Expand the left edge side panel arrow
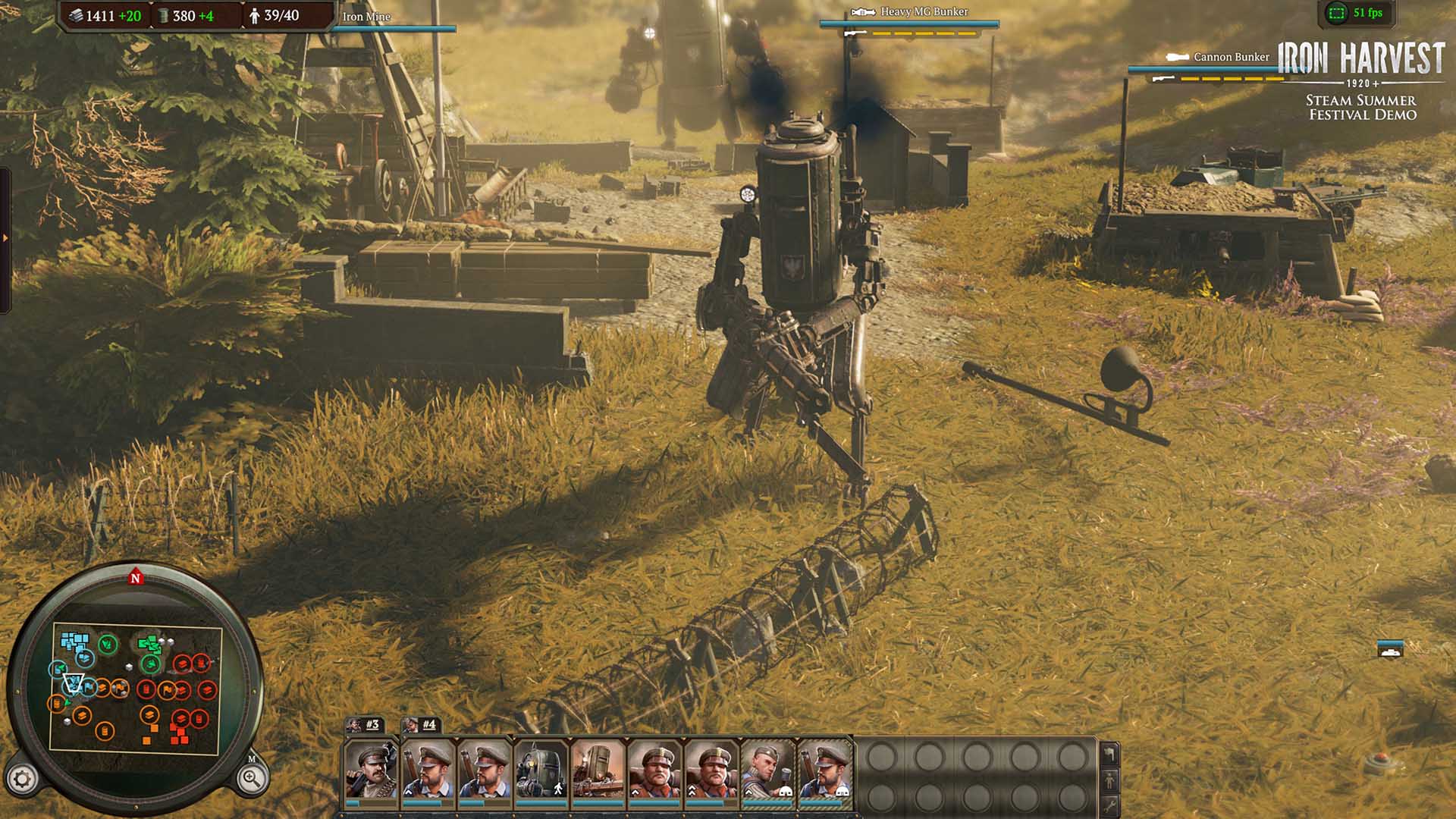Screen dimensions: 1456x819 point(5,238)
